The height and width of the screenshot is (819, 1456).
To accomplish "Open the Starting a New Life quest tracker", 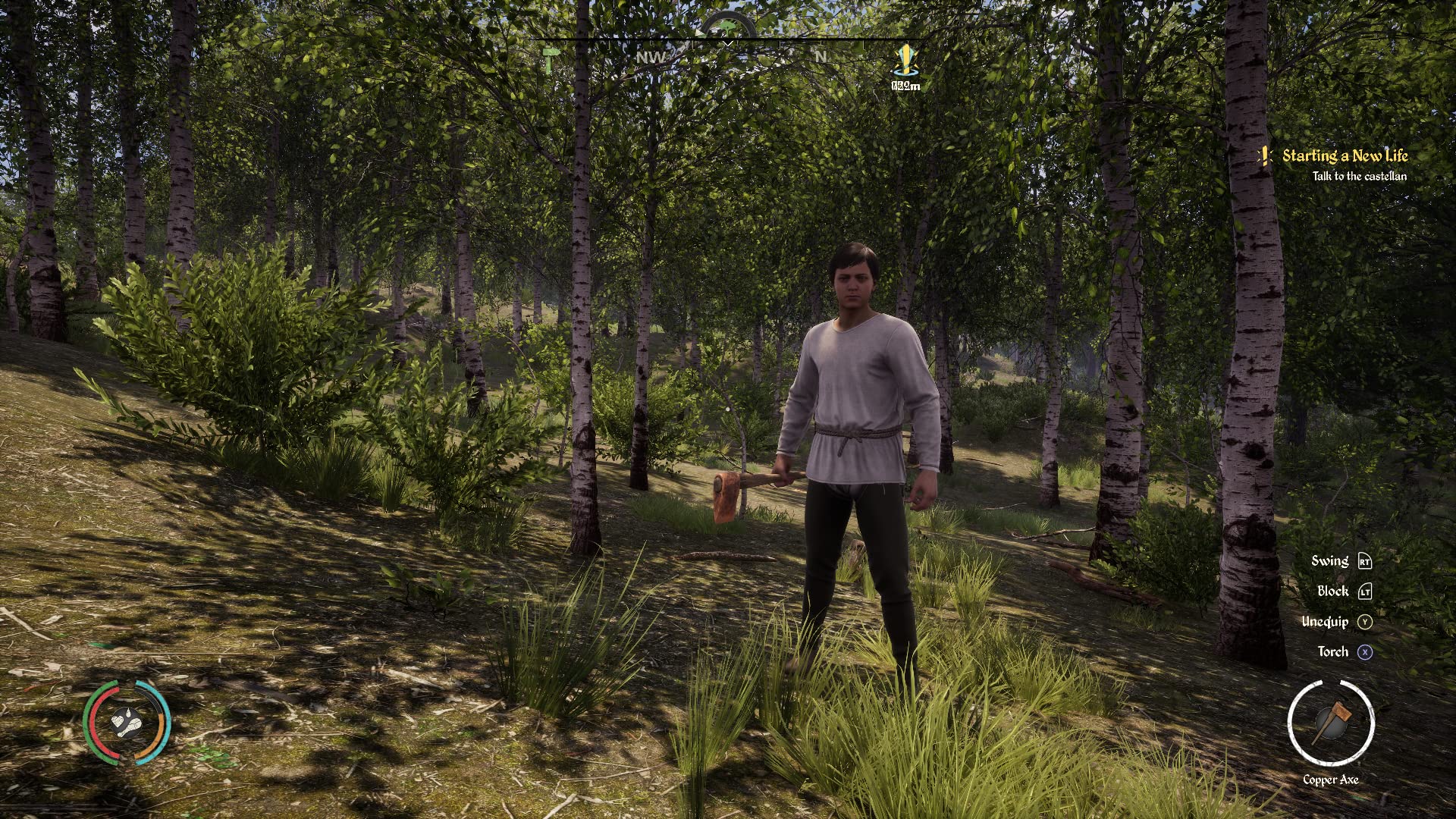I will pos(1344,156).
